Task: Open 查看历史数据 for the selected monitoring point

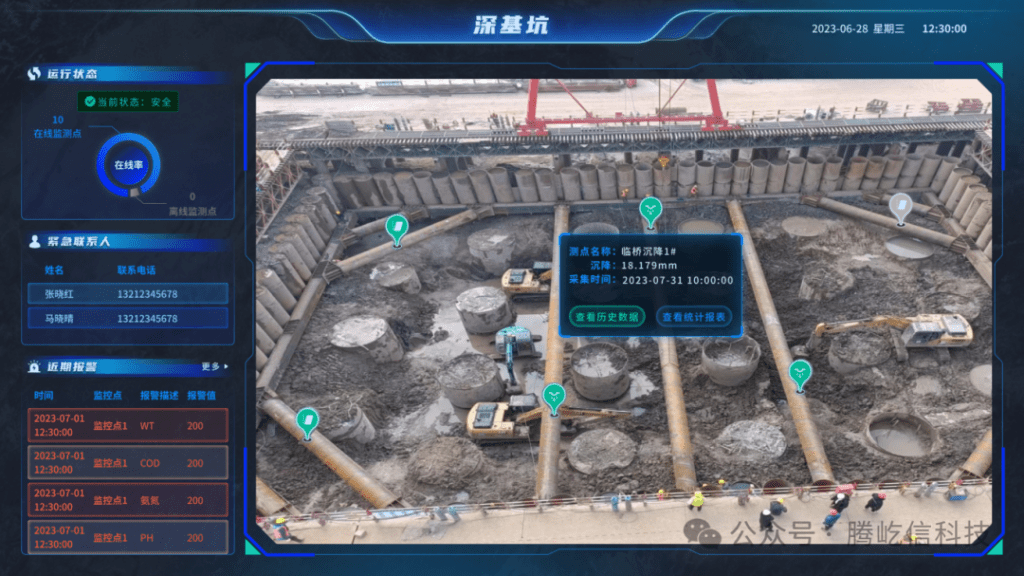Action: pos(607,316)
